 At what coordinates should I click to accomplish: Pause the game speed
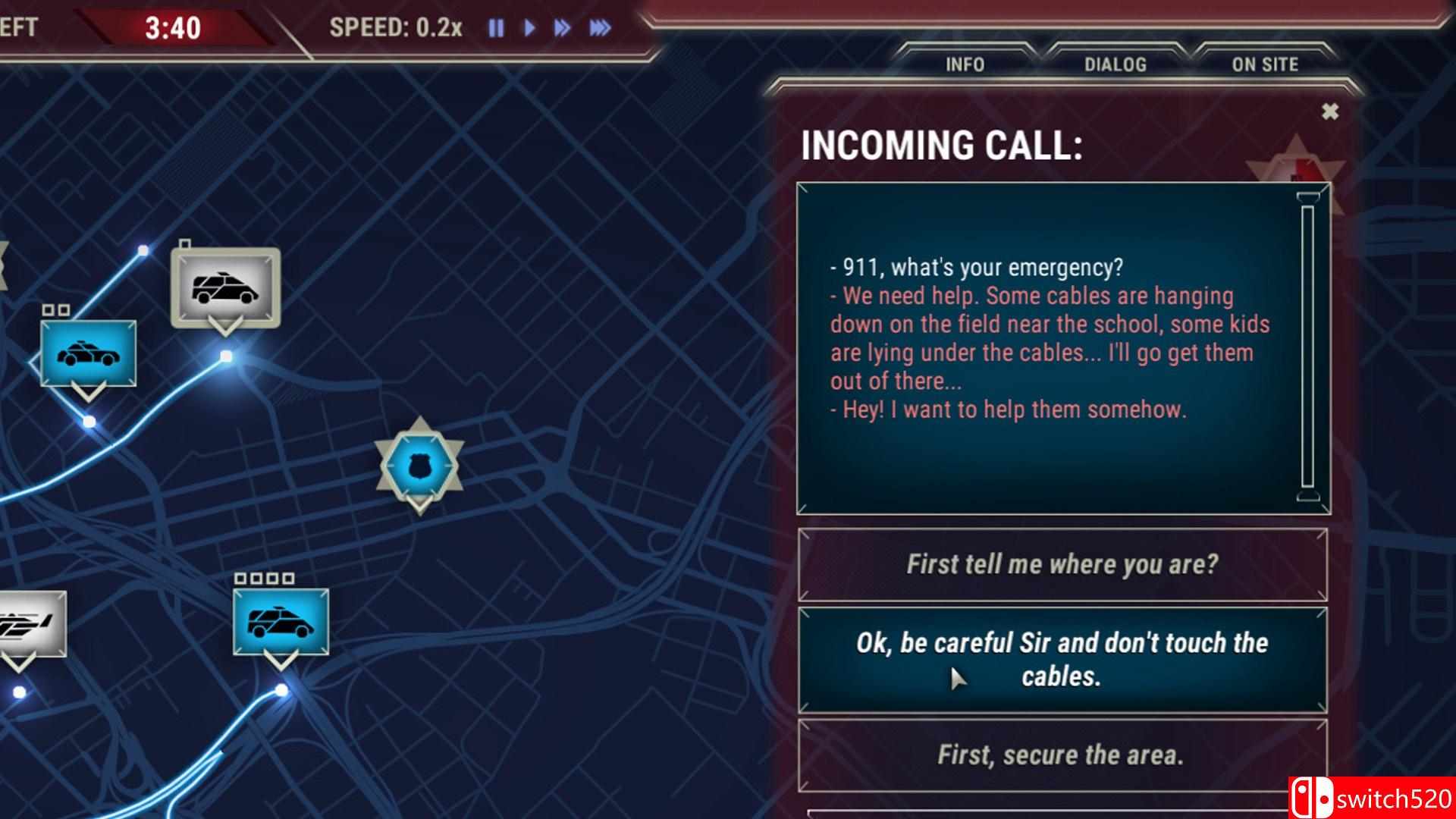496,29
